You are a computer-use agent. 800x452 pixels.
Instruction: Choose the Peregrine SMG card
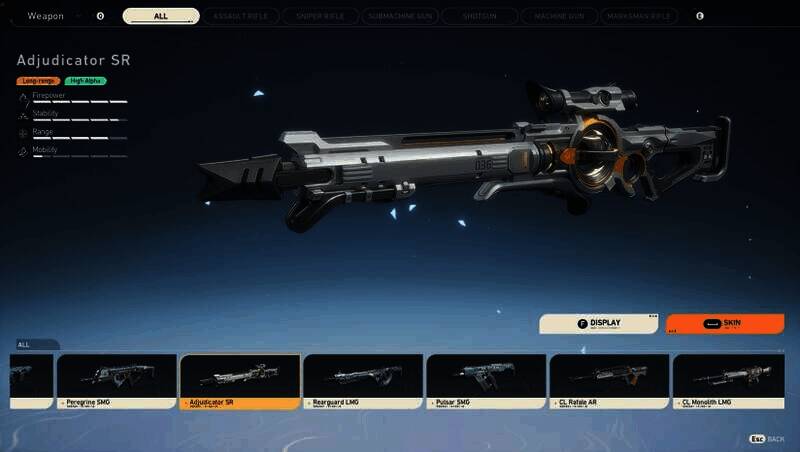point(116,381)
